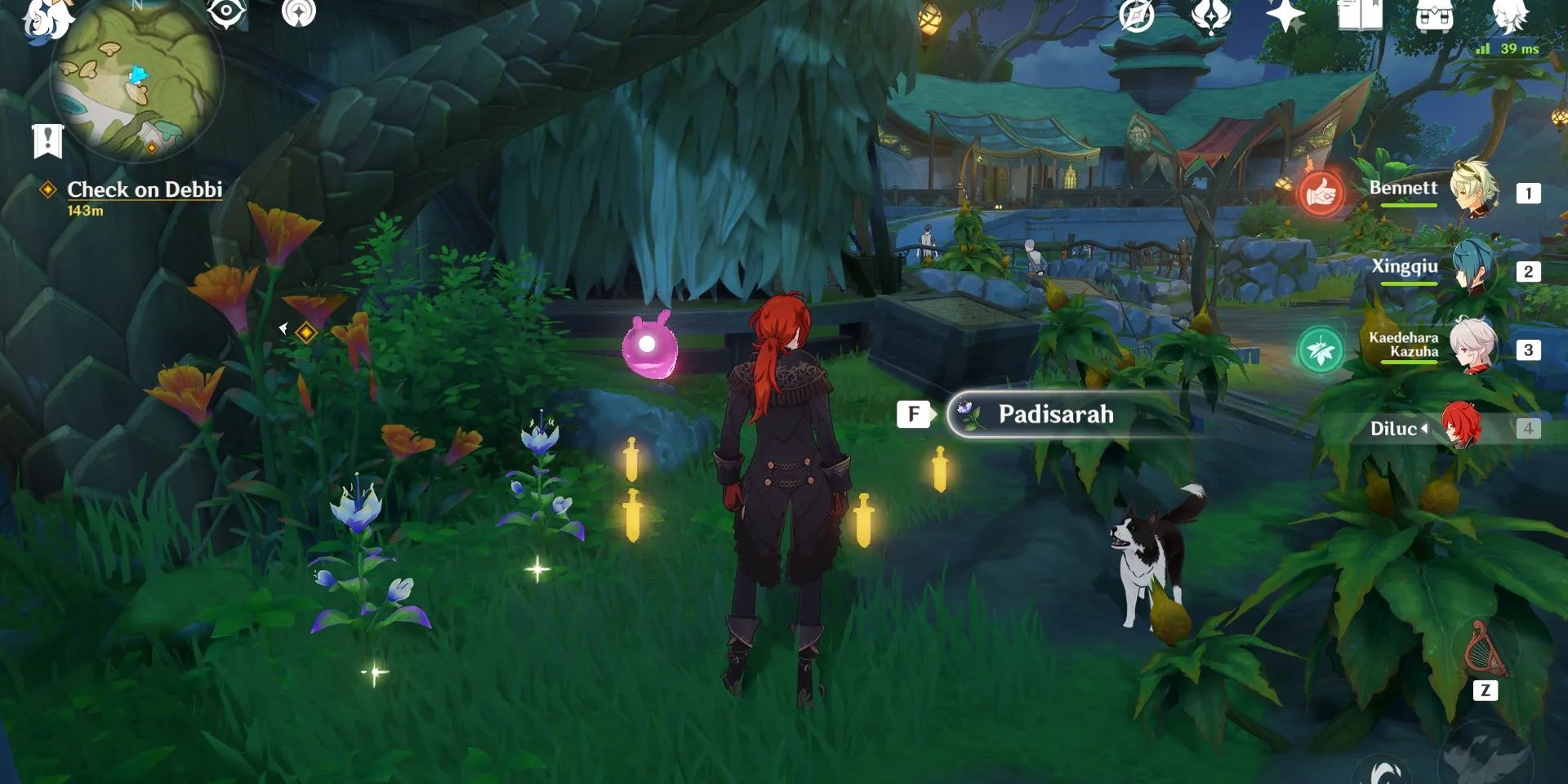
Task: Open the Events overview compass icon
Action: tap(1135, 15)
